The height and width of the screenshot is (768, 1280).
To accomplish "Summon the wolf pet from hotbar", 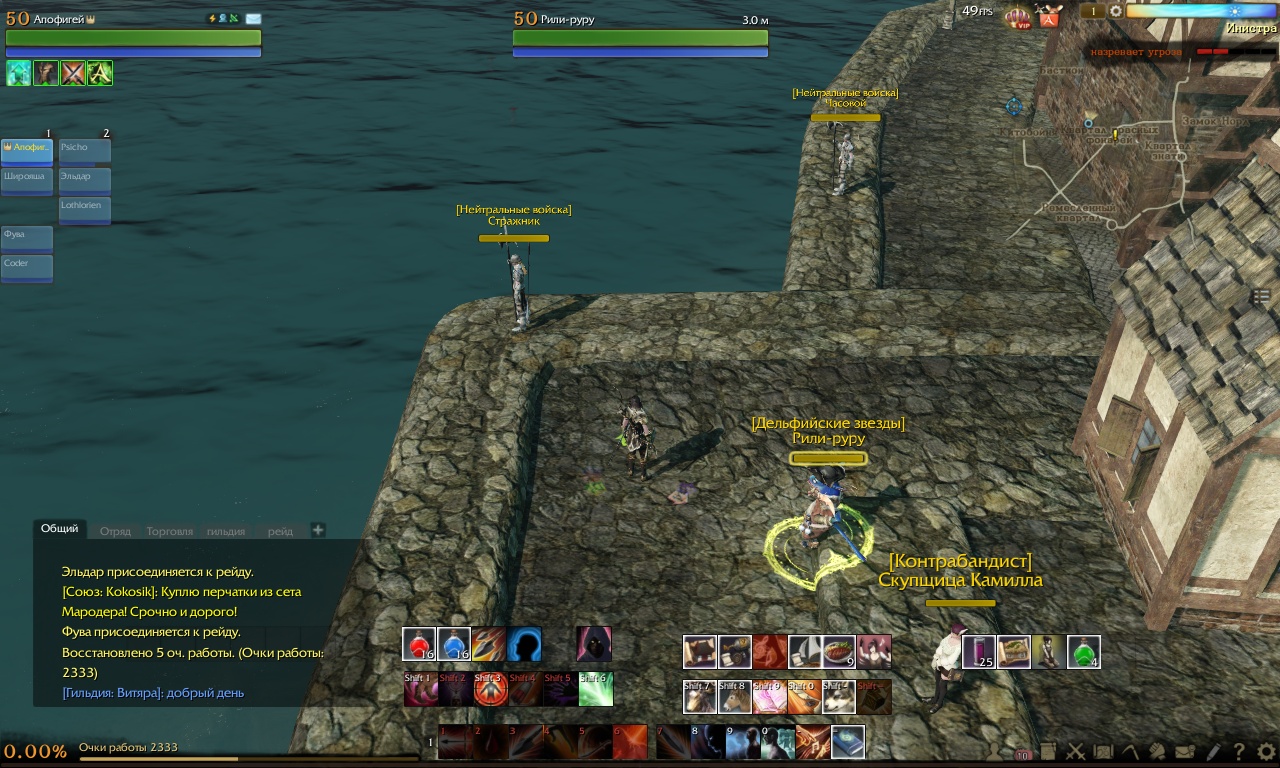I will [839, 697].
